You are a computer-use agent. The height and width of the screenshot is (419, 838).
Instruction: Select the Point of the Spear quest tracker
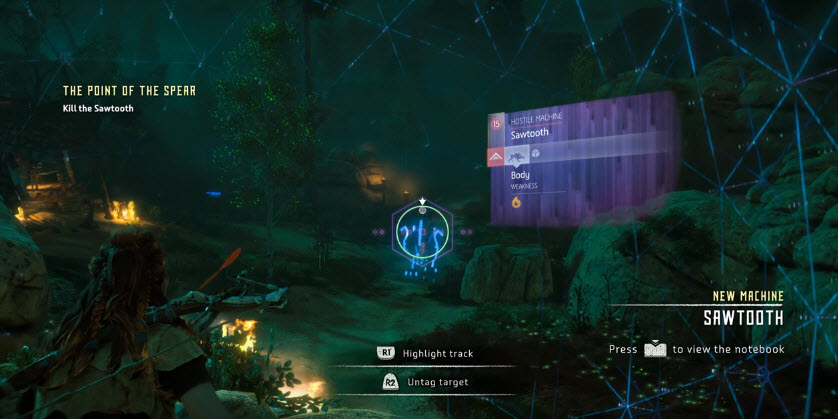pyautogui.click(x=128, y=91)
